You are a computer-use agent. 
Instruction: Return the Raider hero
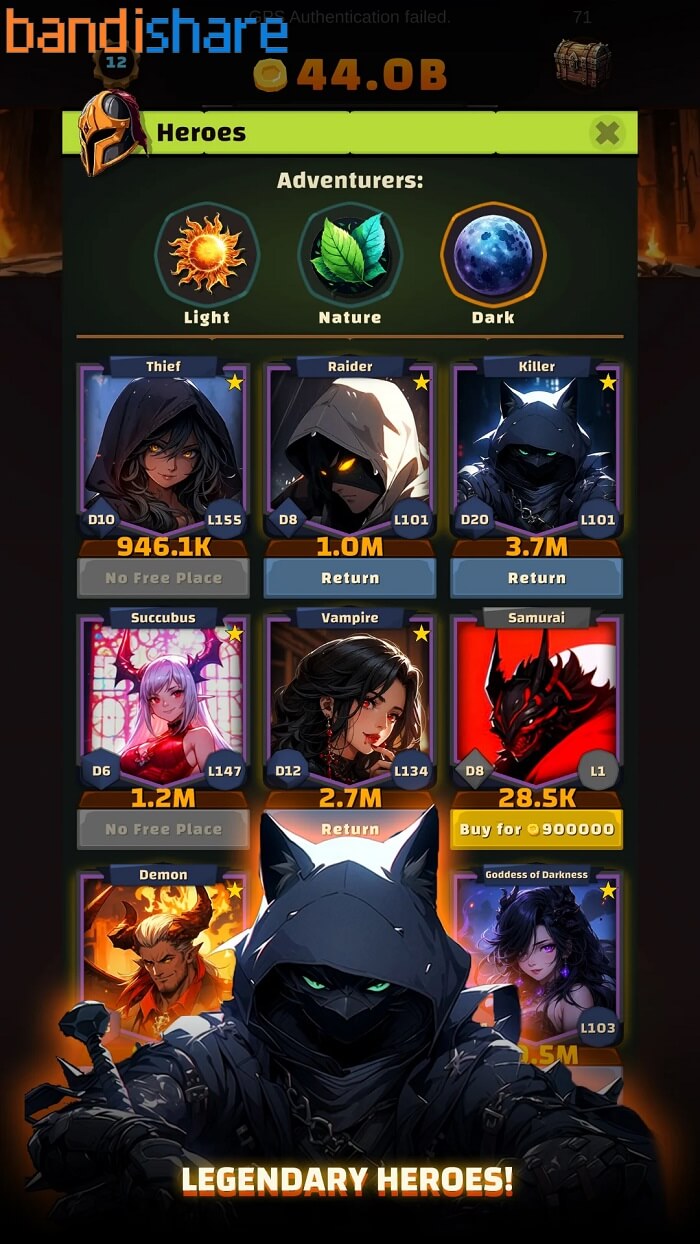(x=350, y=578)
